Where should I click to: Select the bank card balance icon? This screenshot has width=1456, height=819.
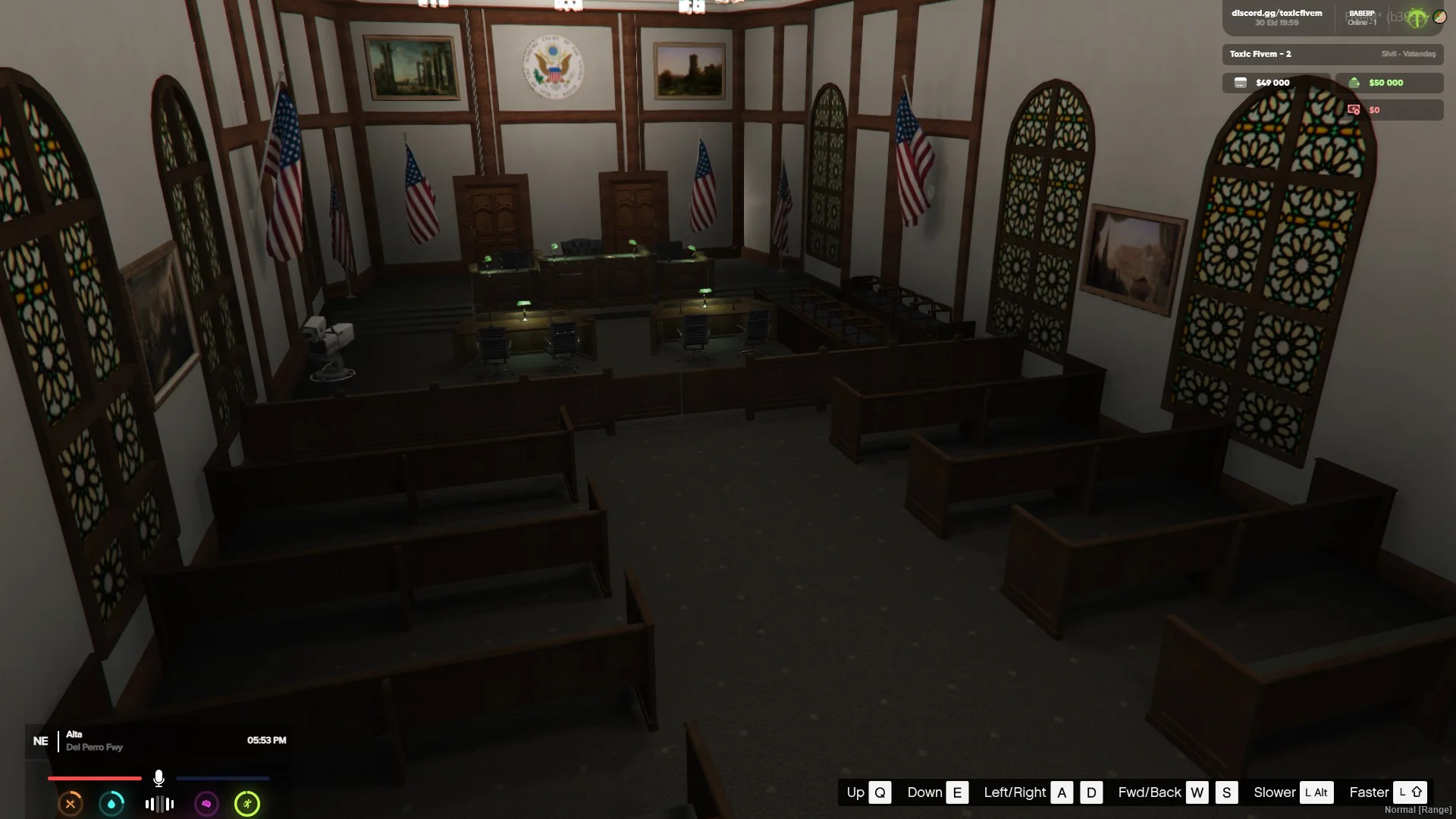pos(1241,83)
